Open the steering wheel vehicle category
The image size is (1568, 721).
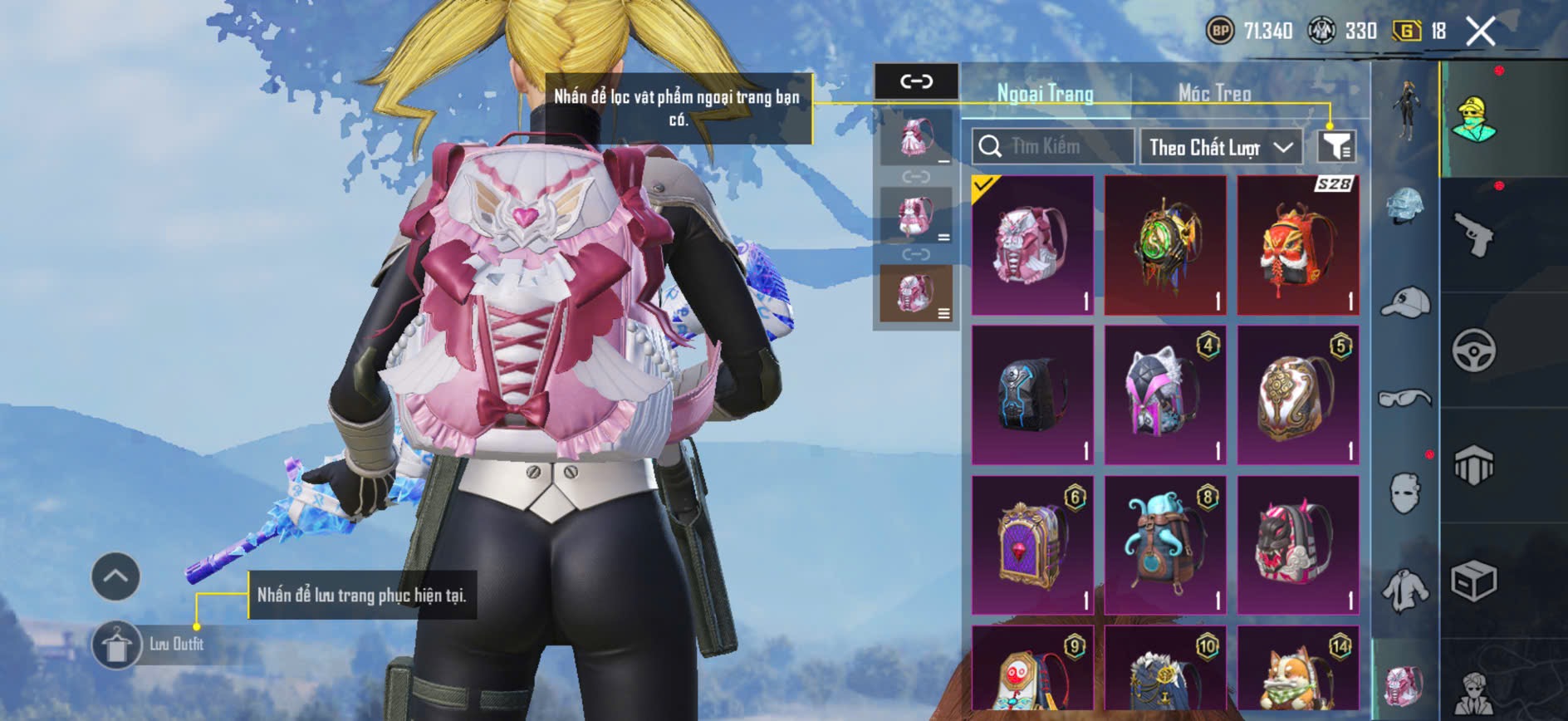point(1474,351)
